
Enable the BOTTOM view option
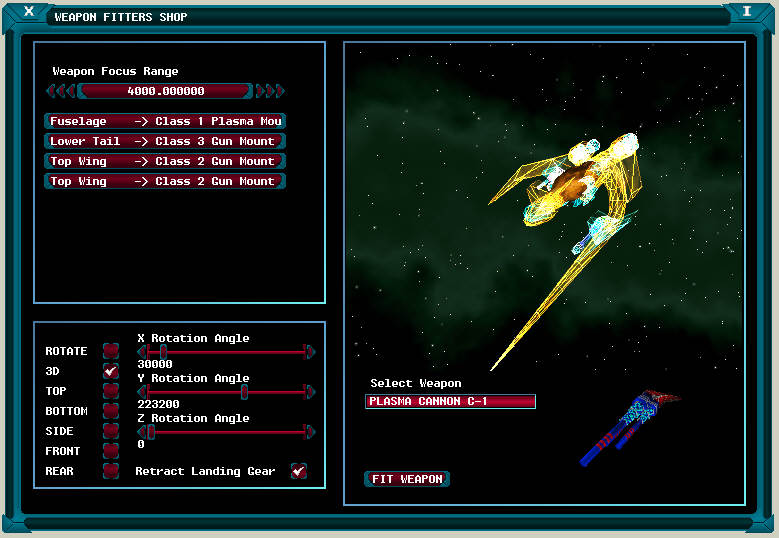pos(111,411)
